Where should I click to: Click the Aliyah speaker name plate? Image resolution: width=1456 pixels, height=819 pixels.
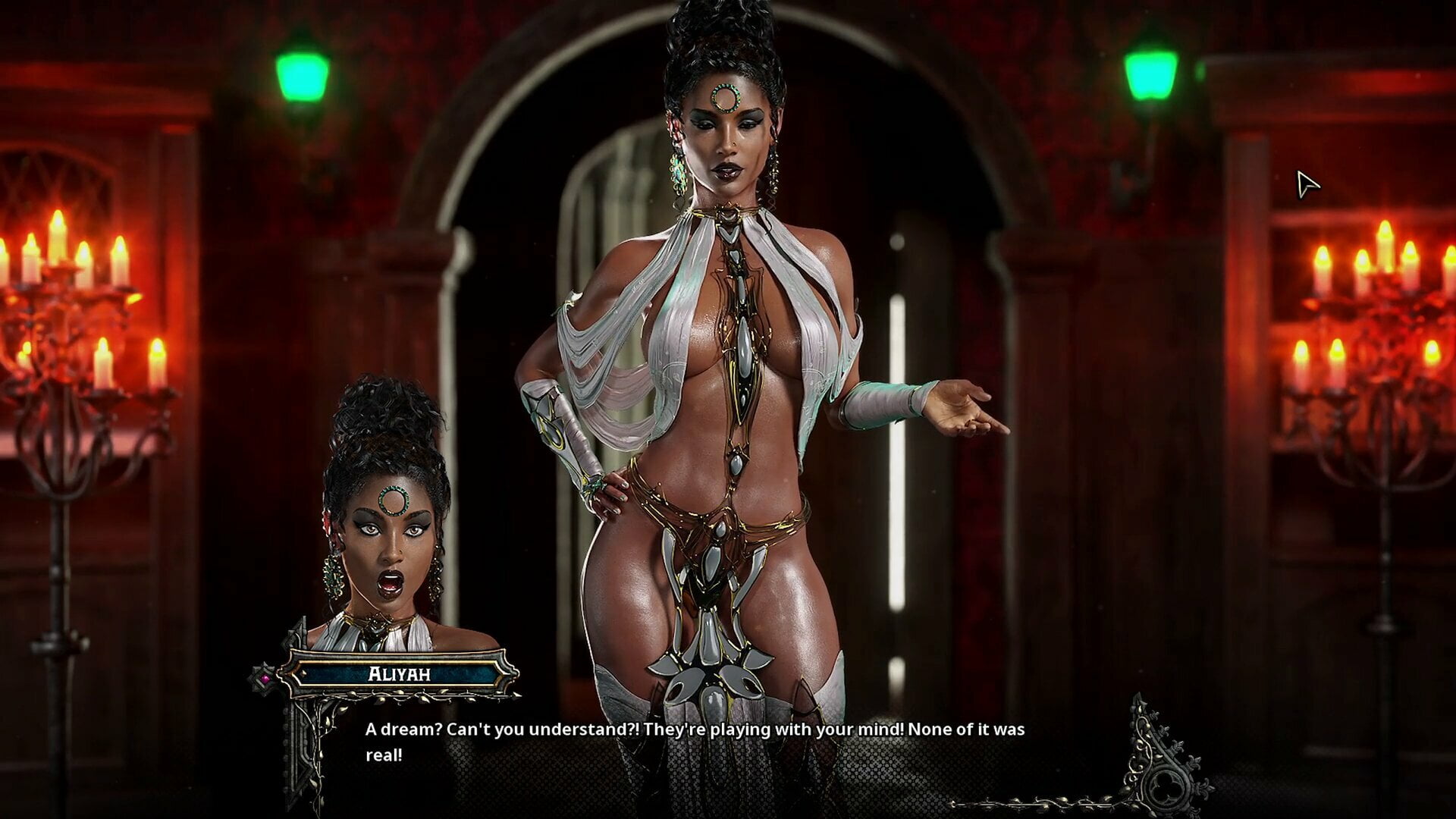click(x=399, y=673)
